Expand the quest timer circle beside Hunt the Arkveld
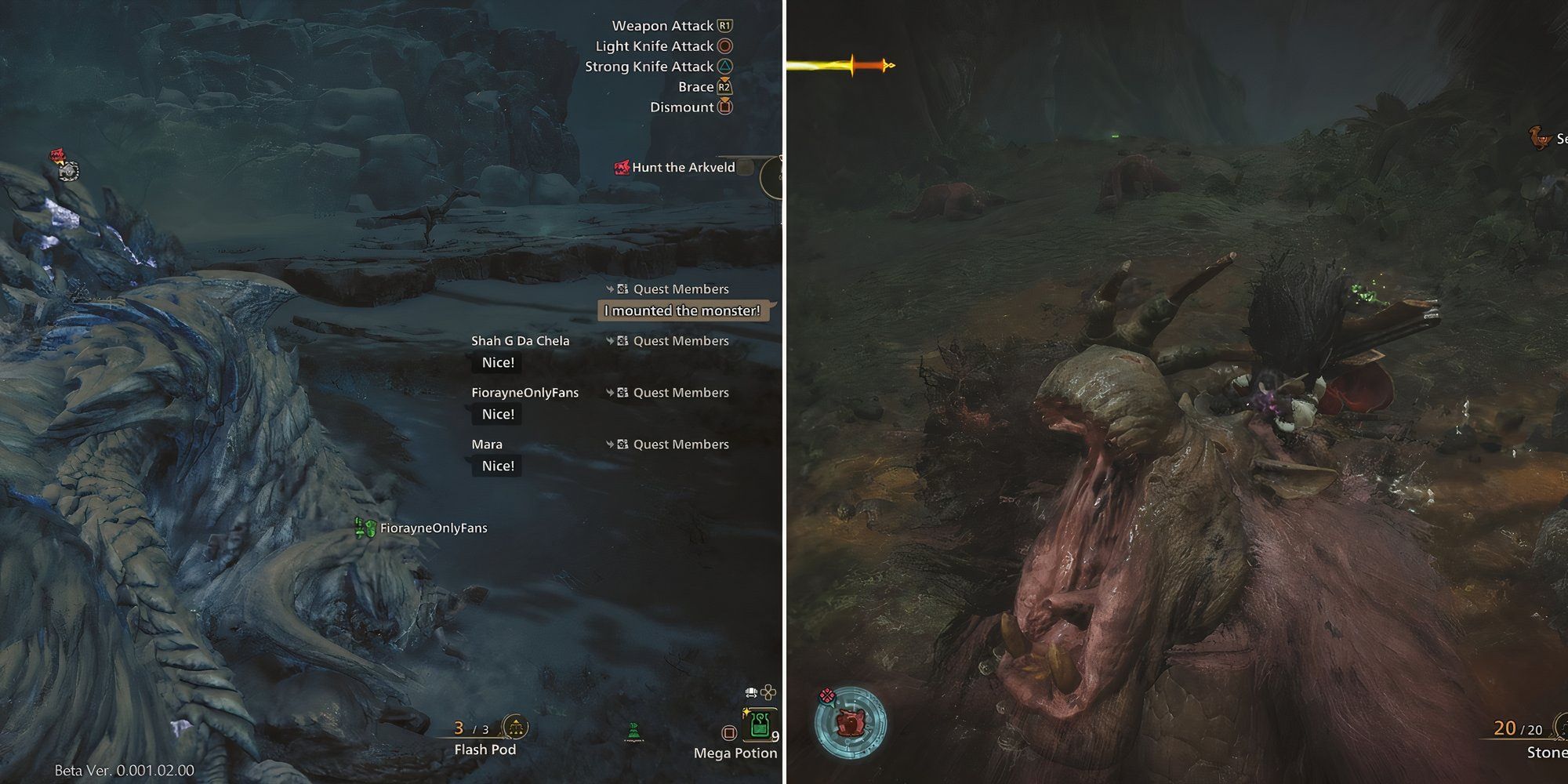The width and height of the screenshot is (1568, 784). click(x=774, y=178)
